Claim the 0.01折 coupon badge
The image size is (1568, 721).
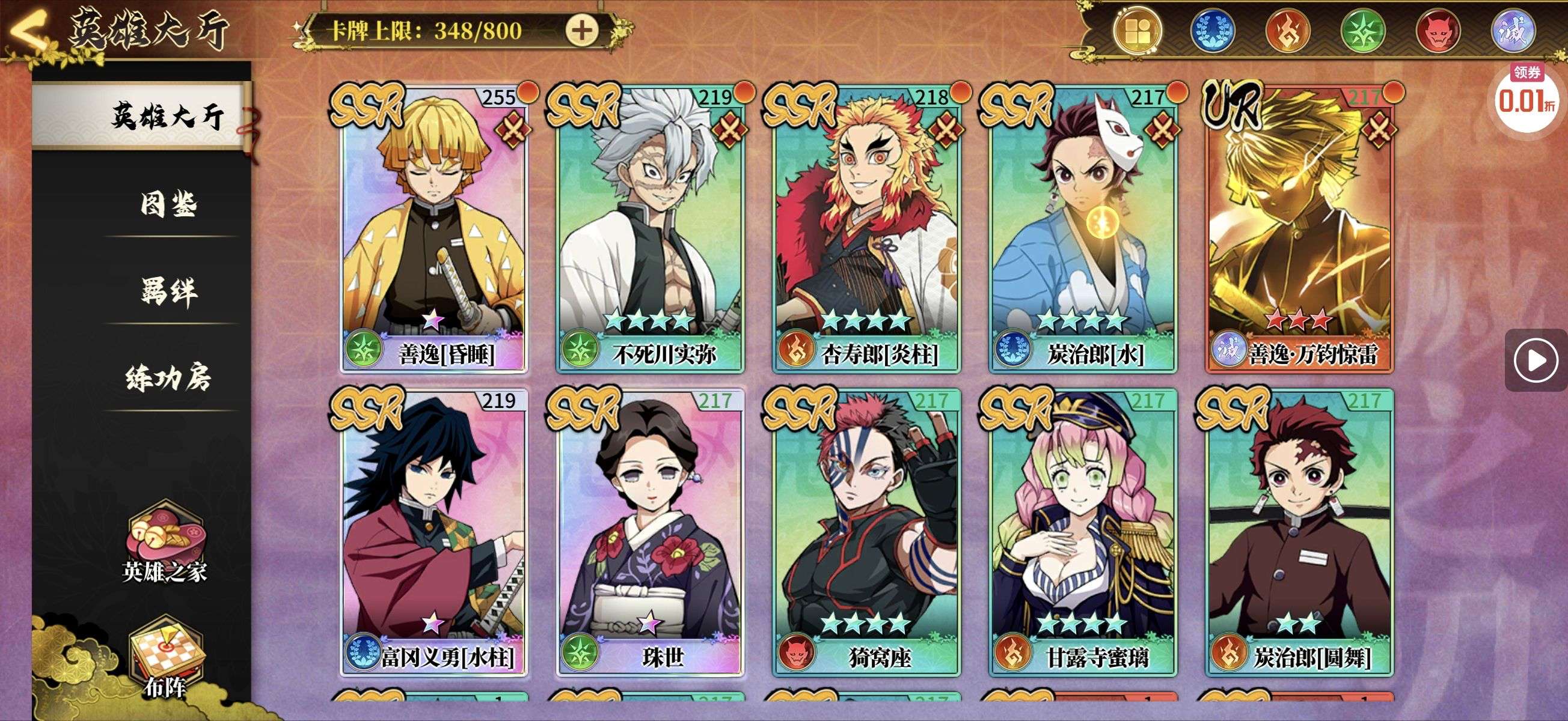point(1526,99)
